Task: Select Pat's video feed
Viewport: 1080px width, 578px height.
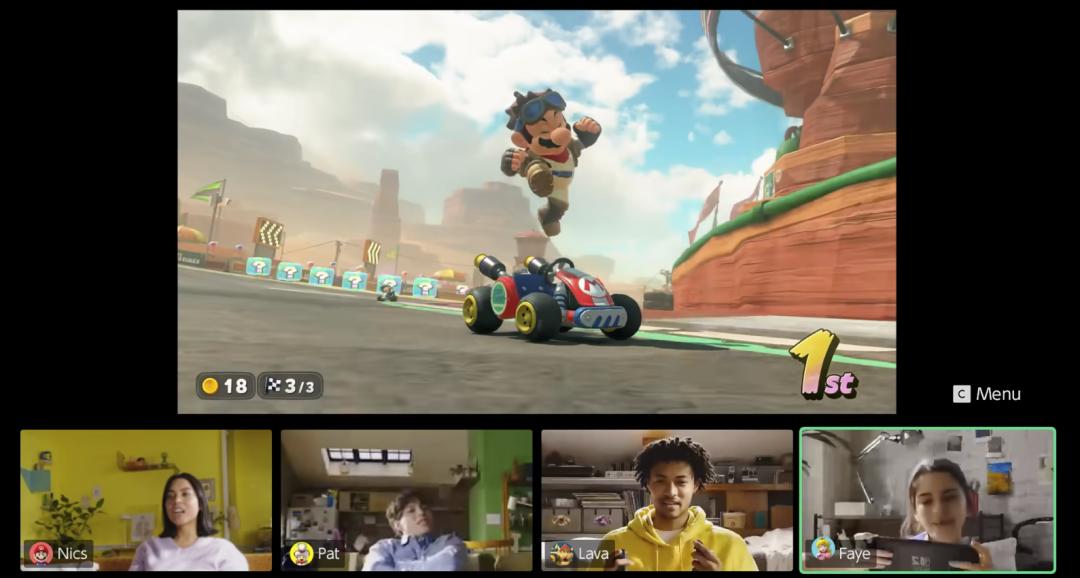Action: coord(406,500)
